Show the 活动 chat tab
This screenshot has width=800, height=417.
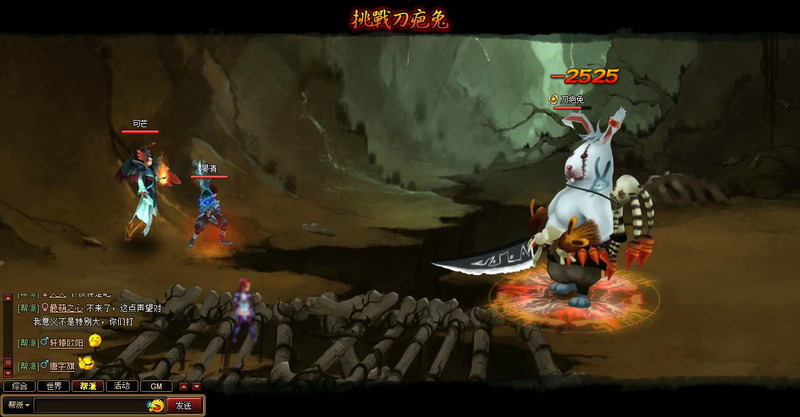pyautogui.click(x=121, y=386)
